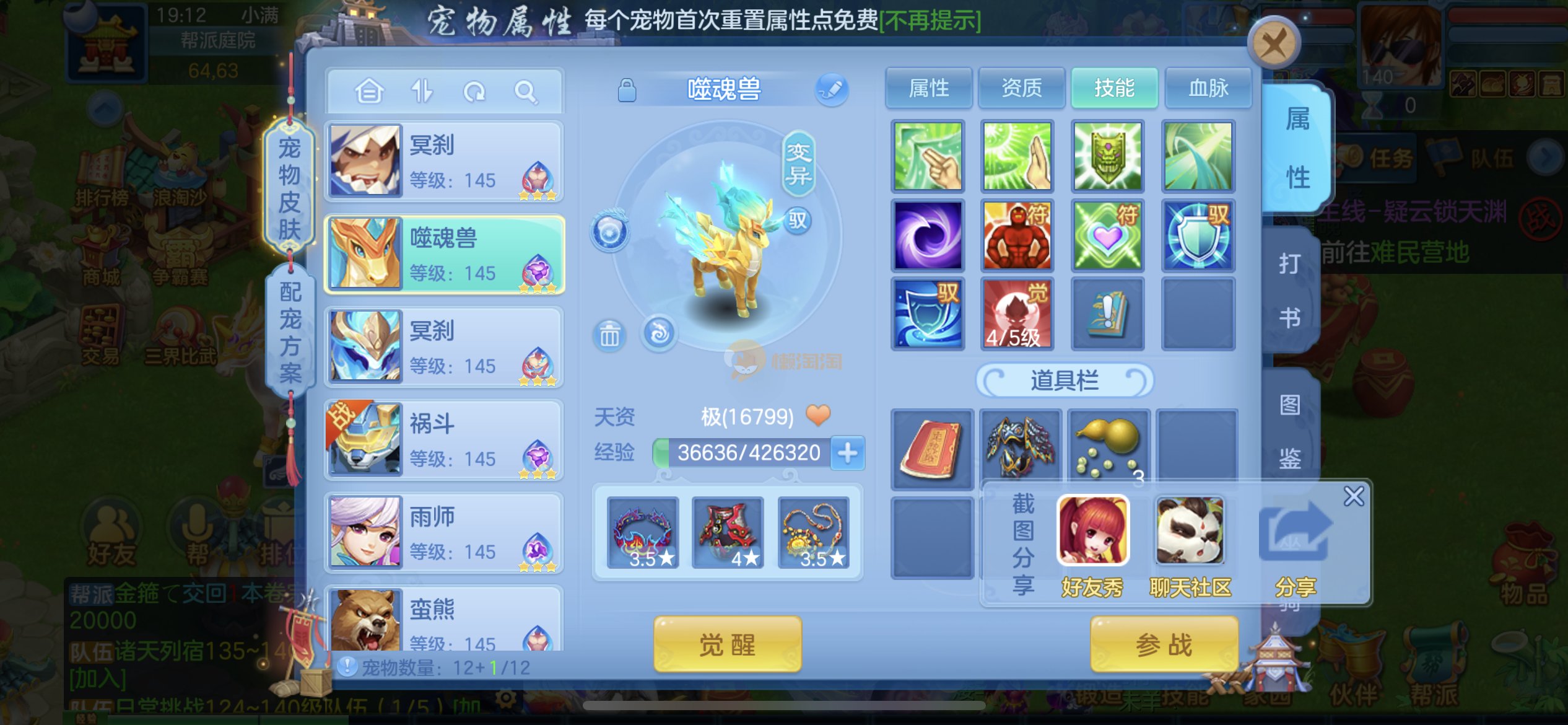
Task: Click the 不再提示 link
Action: [930, 21]
